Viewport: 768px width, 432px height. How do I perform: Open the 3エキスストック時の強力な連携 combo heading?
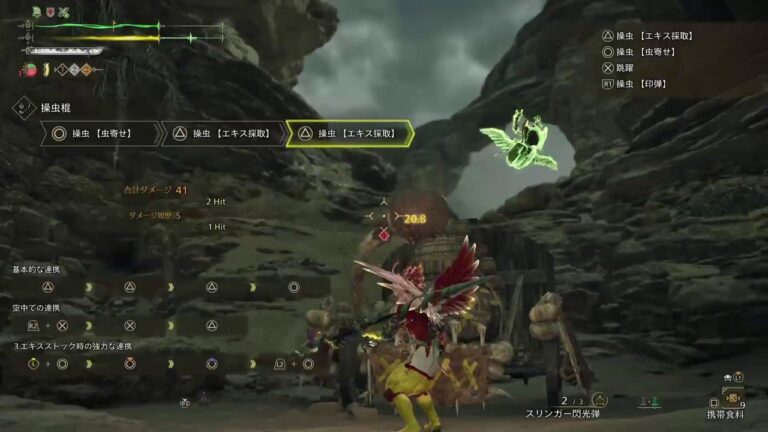(x=72, y=346)
